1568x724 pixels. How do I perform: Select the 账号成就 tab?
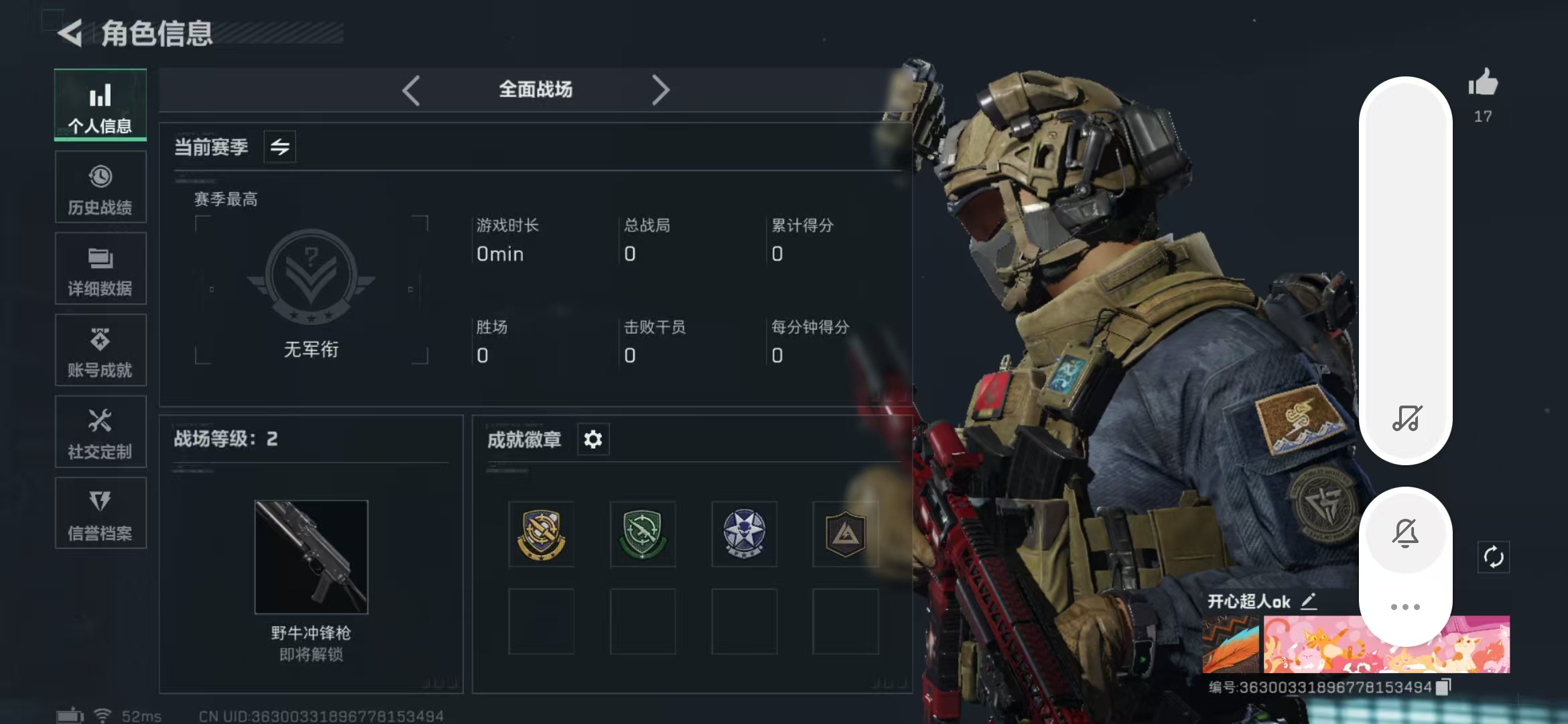tap(101, 351)
